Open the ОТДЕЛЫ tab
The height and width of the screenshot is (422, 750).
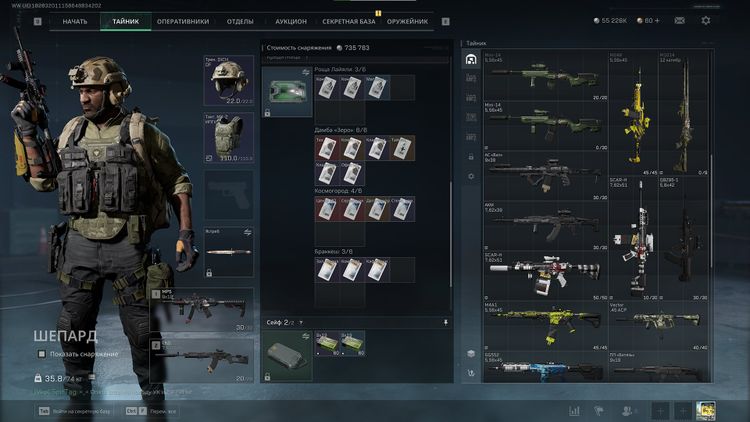(x=239, y=21)
